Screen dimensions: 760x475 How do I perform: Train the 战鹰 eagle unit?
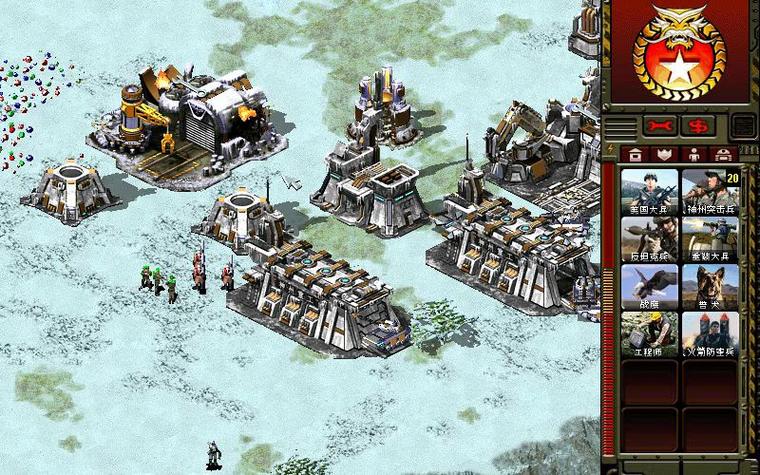(650, 286)
